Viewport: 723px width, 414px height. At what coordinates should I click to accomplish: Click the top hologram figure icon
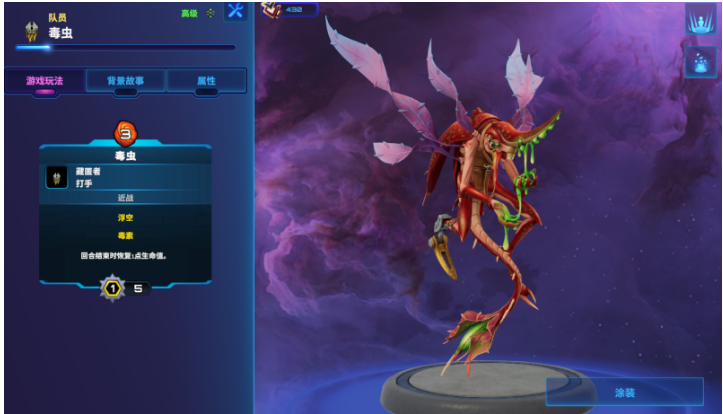699,20
